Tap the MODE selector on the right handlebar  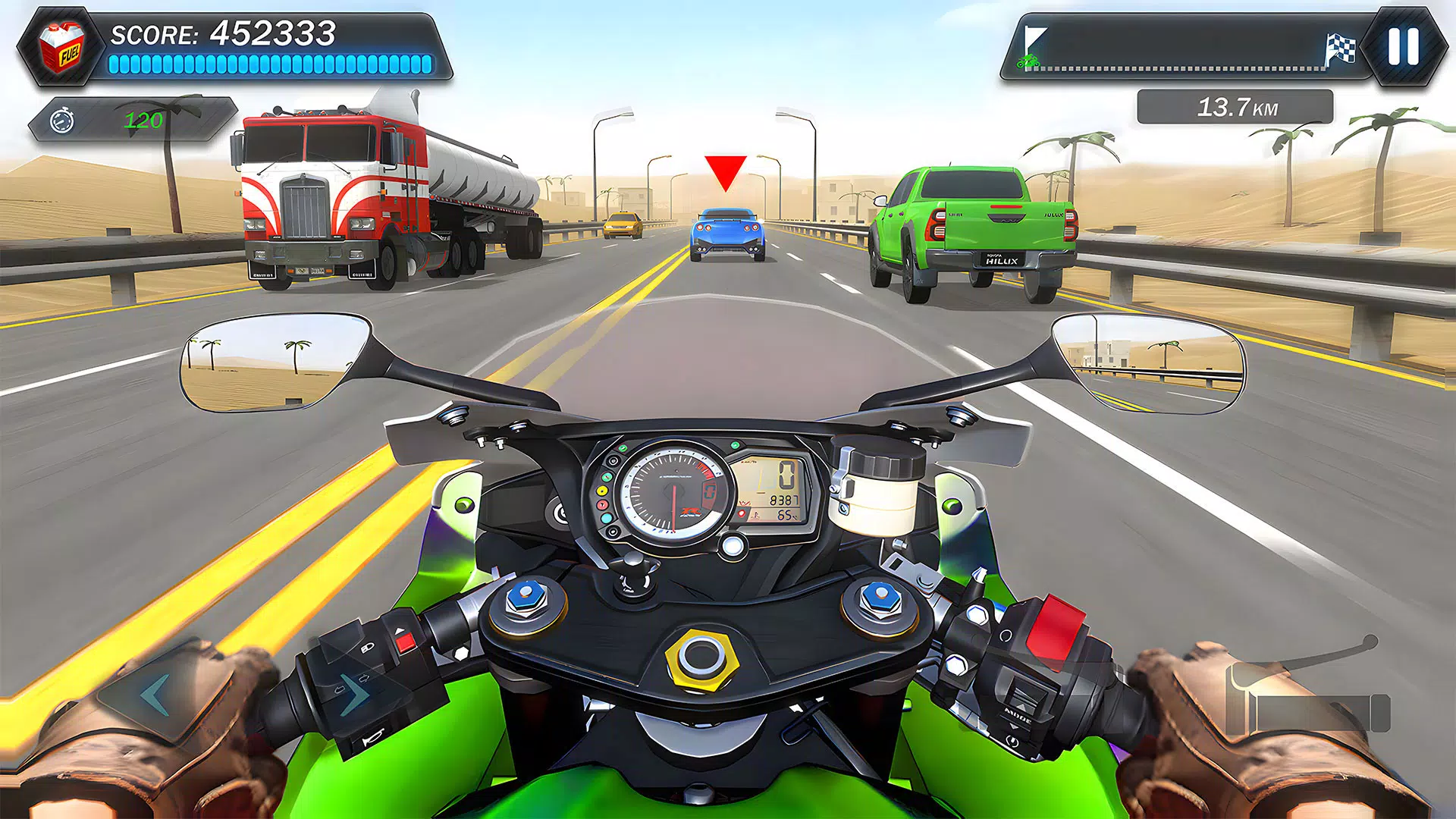coord(1018,715)
